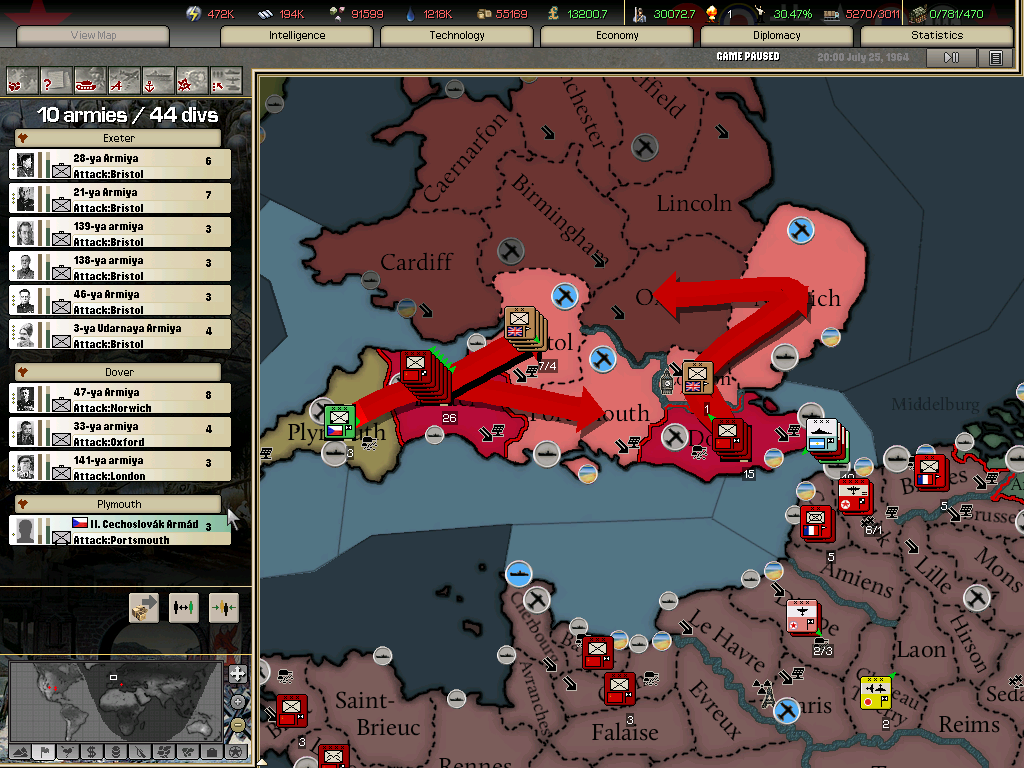Image resolution: width=1024 pixels, height=768 pixels.
Task: Select 3-ya Udarnaya Armiya in the list
Action: tap(120, 335)
